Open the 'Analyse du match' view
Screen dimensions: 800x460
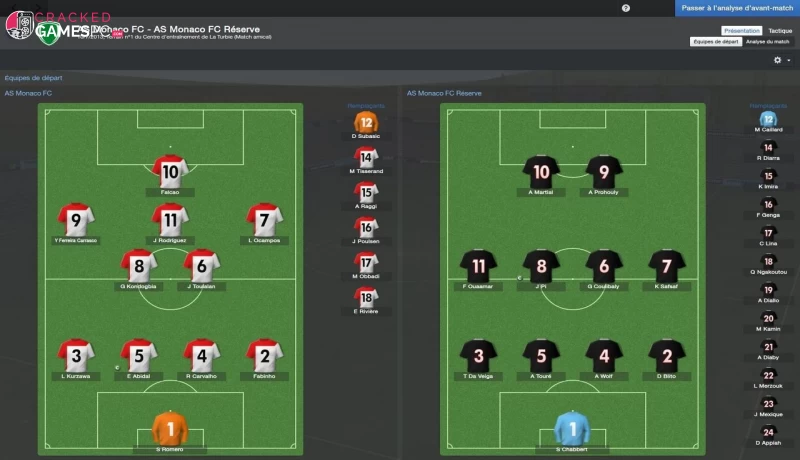[768, 42]
